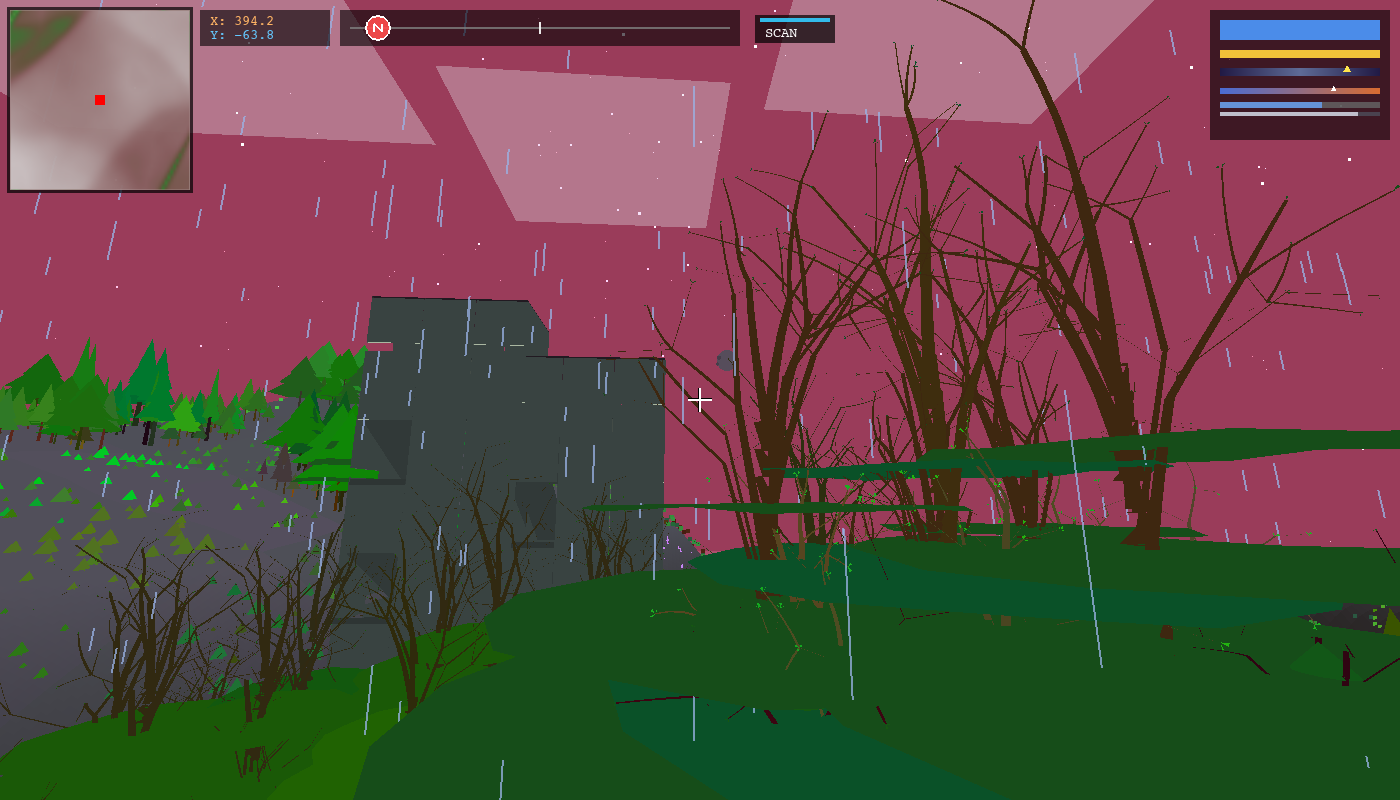Click the white triangle on the temperature gradient bar
The height and width of the screenshot is (800, 1400).
pyautogui.click(x=1333, y=88)
